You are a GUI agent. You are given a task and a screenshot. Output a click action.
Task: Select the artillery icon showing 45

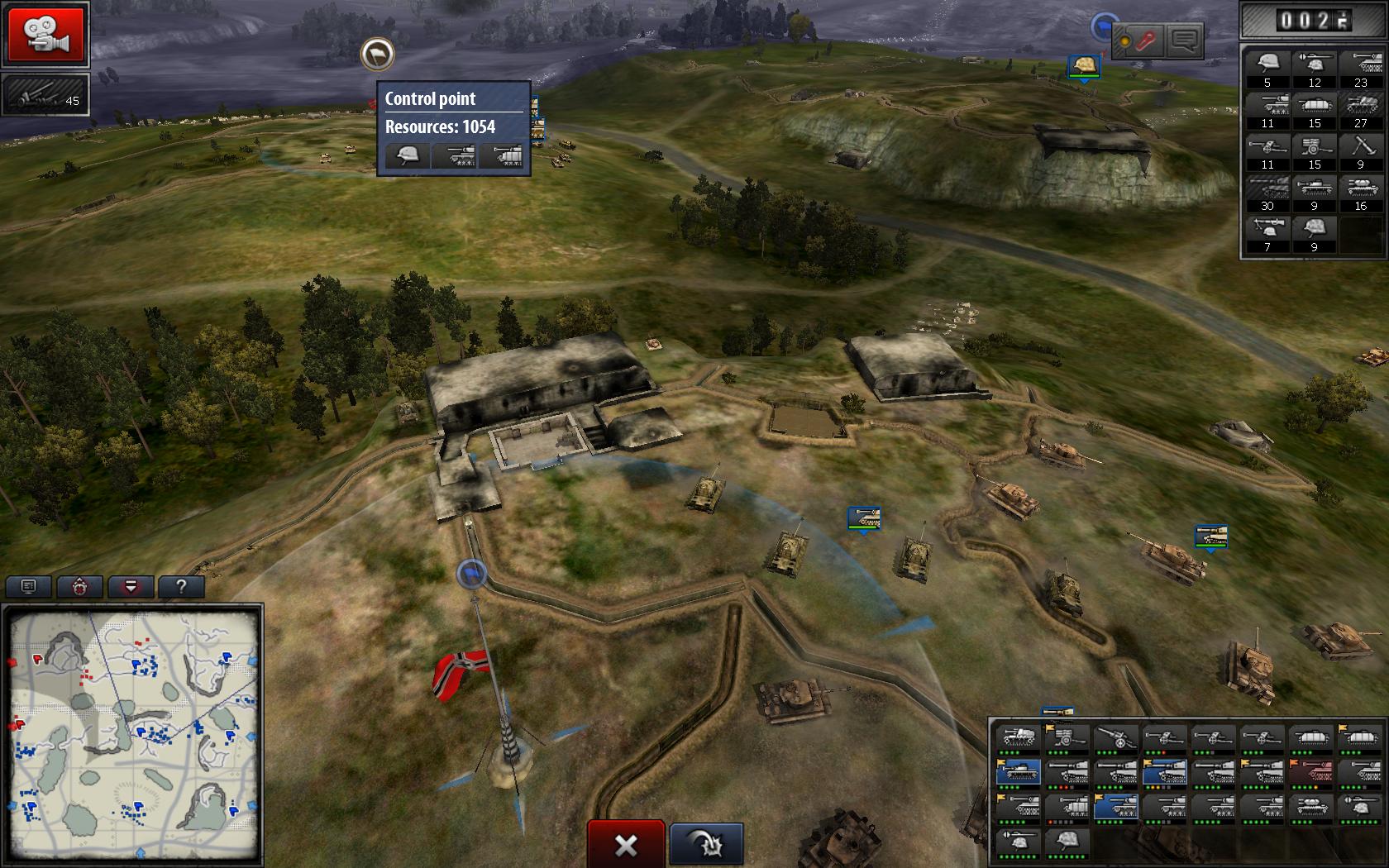point(45,95)
